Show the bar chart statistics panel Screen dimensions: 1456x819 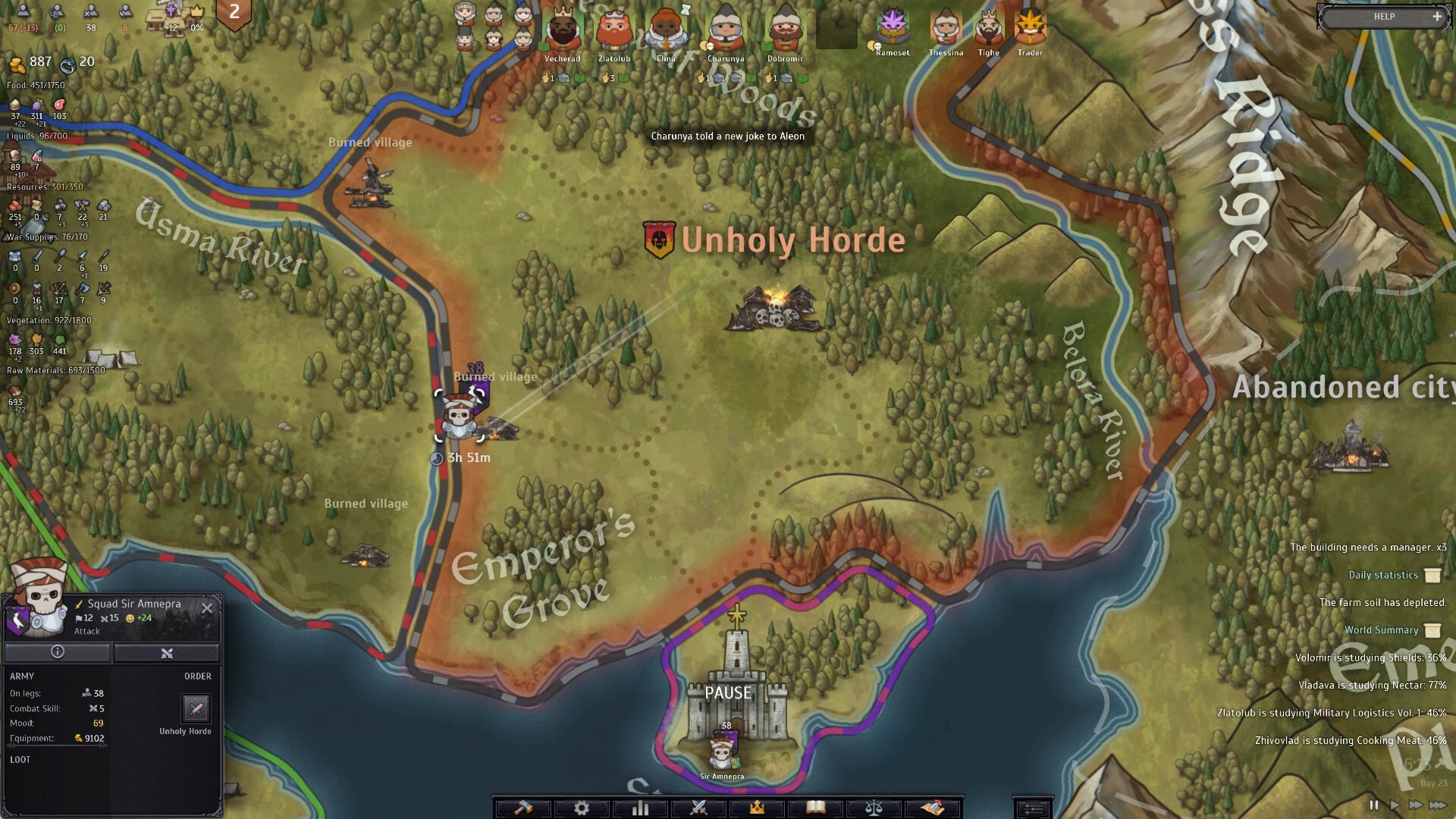click(x=641, y=808)
